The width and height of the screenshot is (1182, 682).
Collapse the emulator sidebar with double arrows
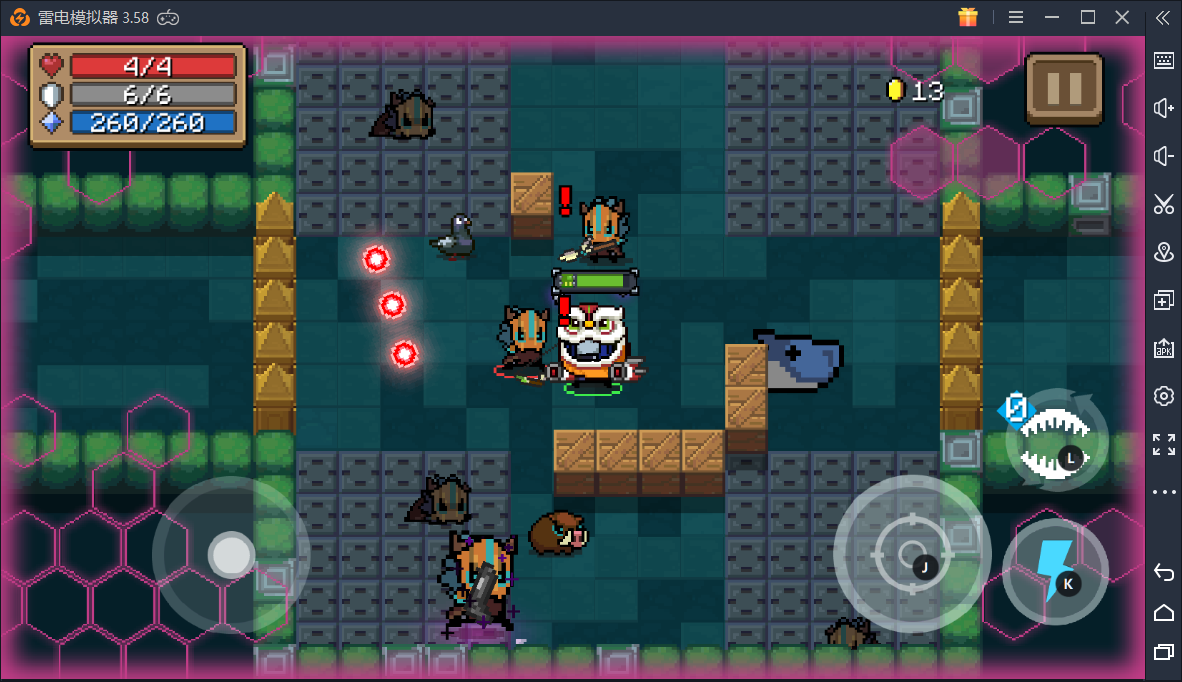pyautogui.click(x=1163, y=17)
